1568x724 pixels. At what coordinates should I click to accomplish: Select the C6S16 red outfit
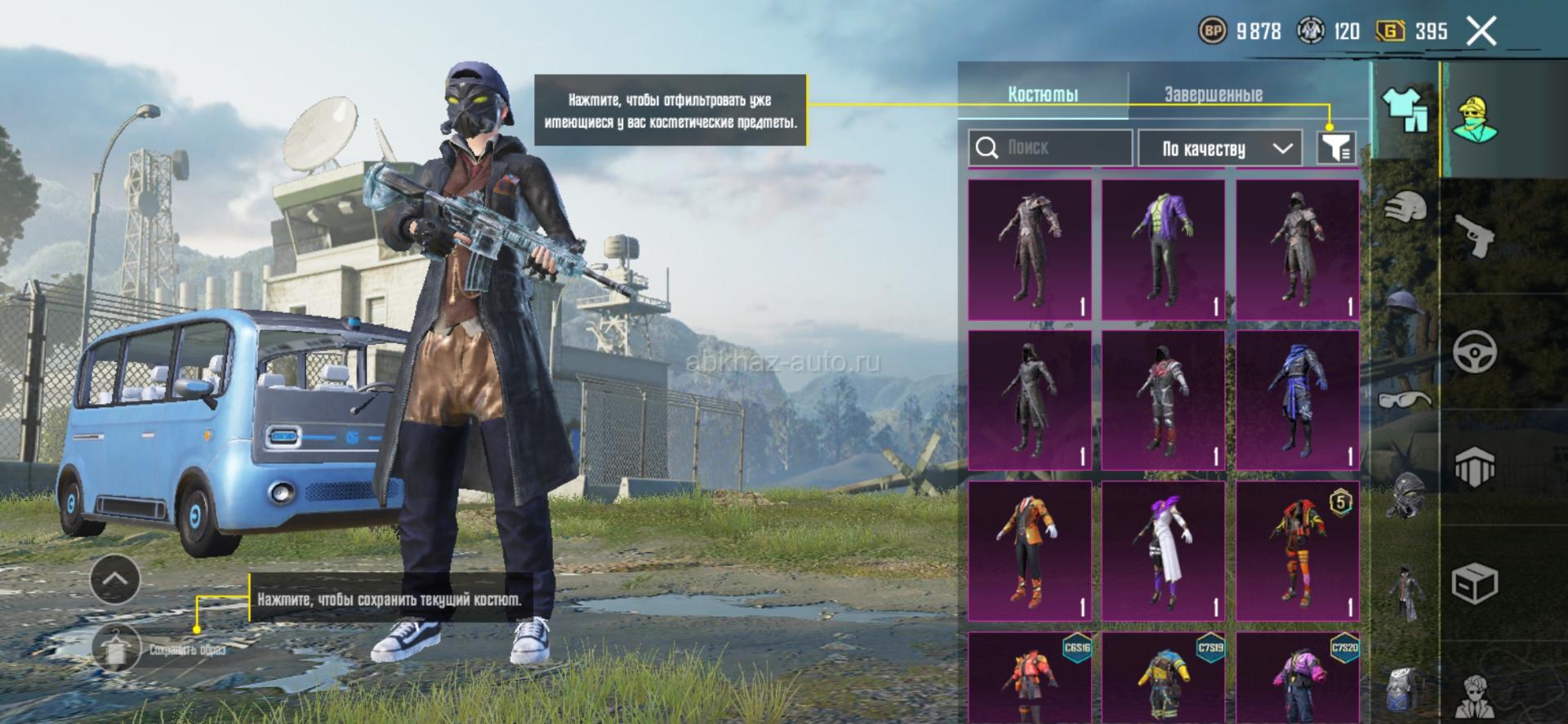click(1029, 678)
